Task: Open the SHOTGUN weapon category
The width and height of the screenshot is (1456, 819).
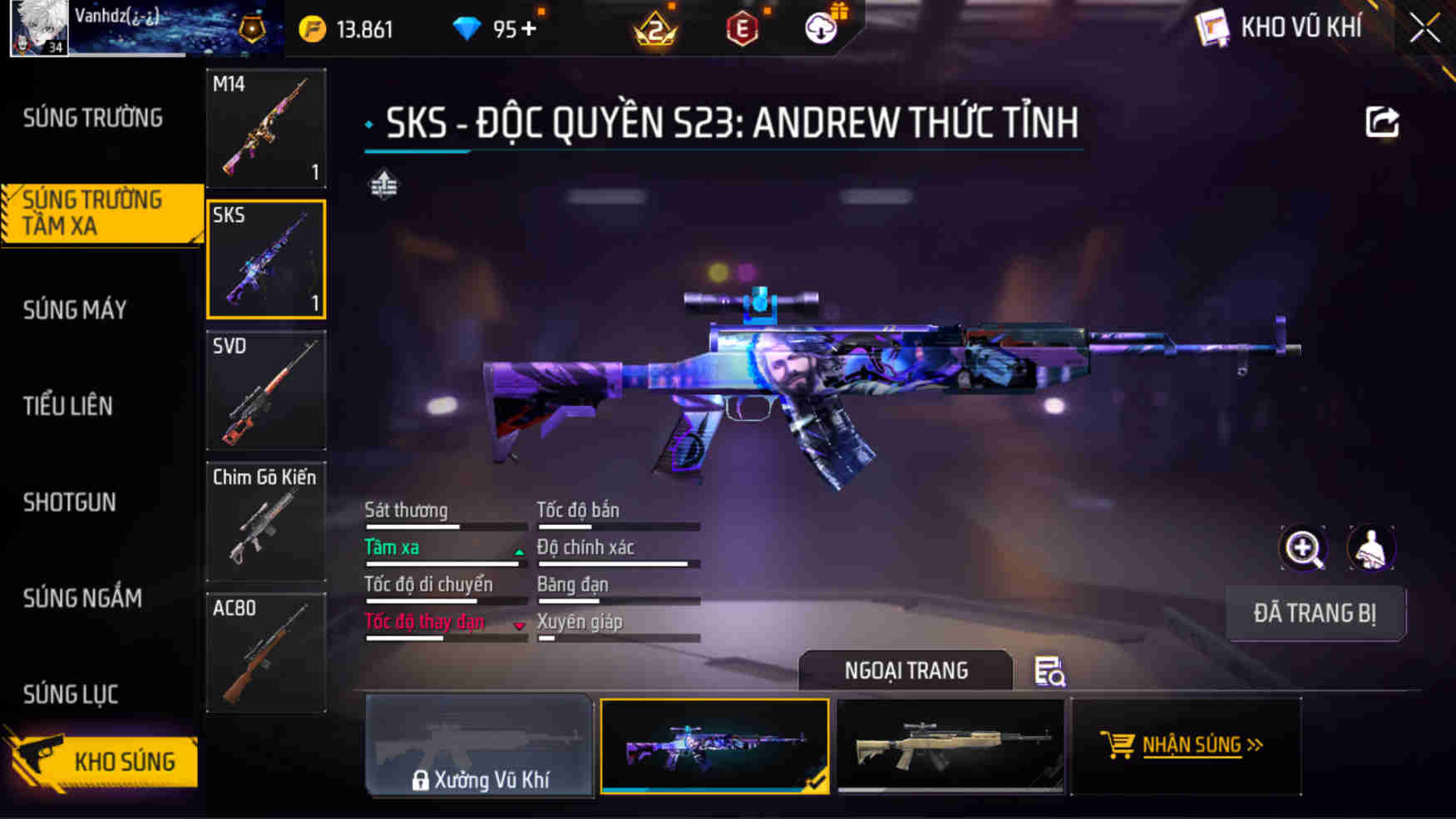Action: [x=70, y=502]
